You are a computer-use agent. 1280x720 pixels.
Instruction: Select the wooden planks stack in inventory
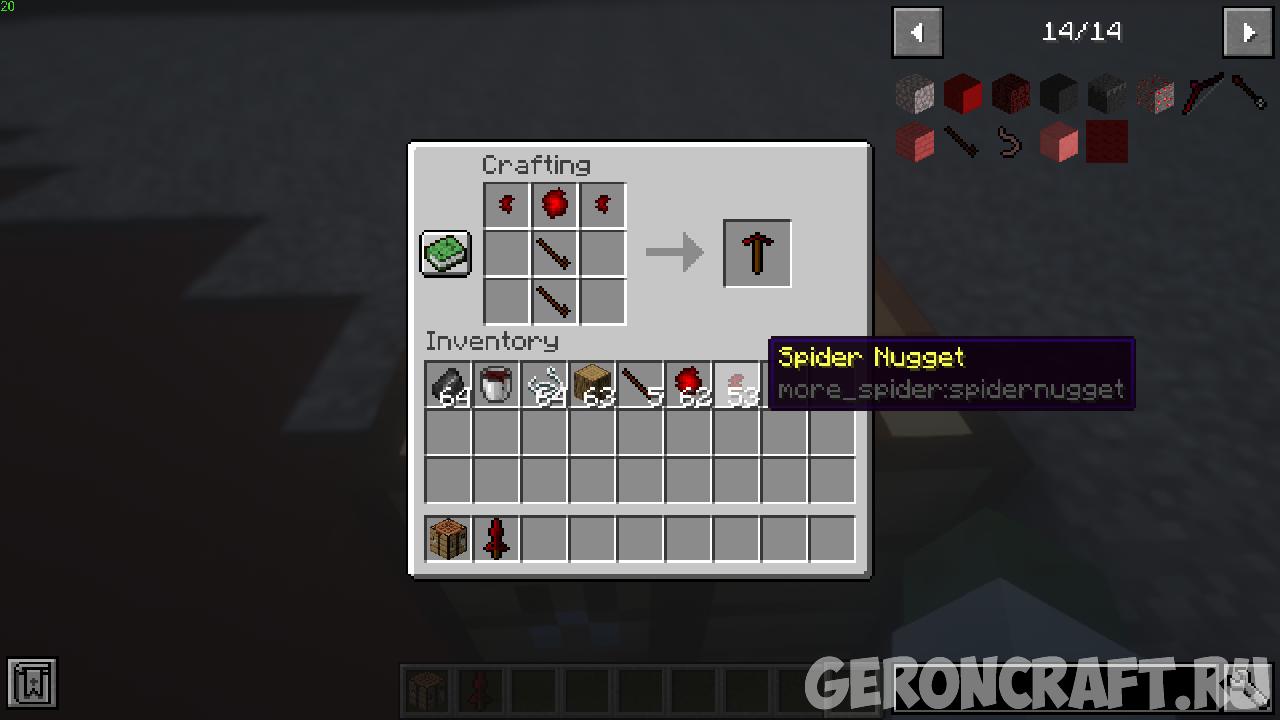tap(593, 385)
